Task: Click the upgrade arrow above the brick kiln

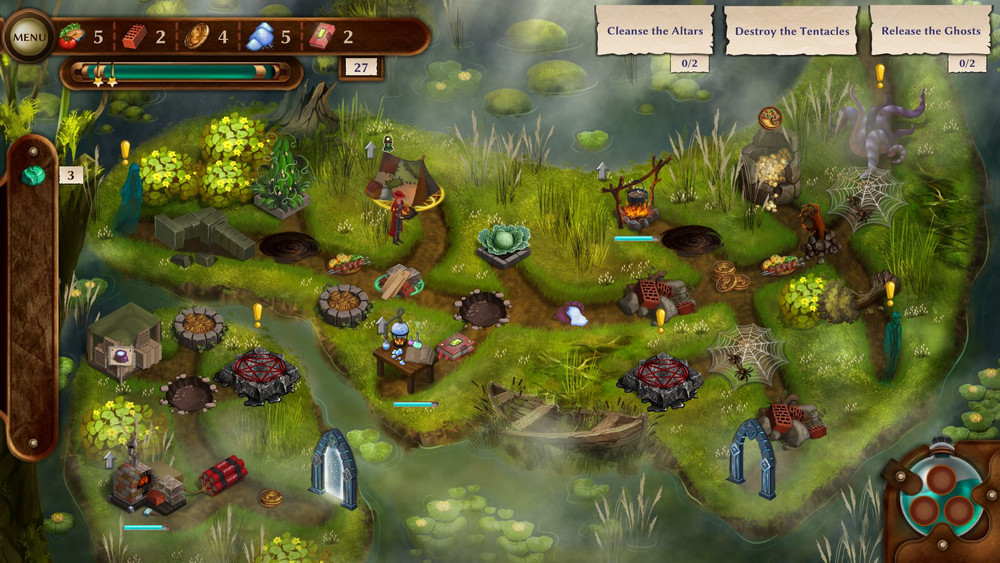Action: click(110, 459)
